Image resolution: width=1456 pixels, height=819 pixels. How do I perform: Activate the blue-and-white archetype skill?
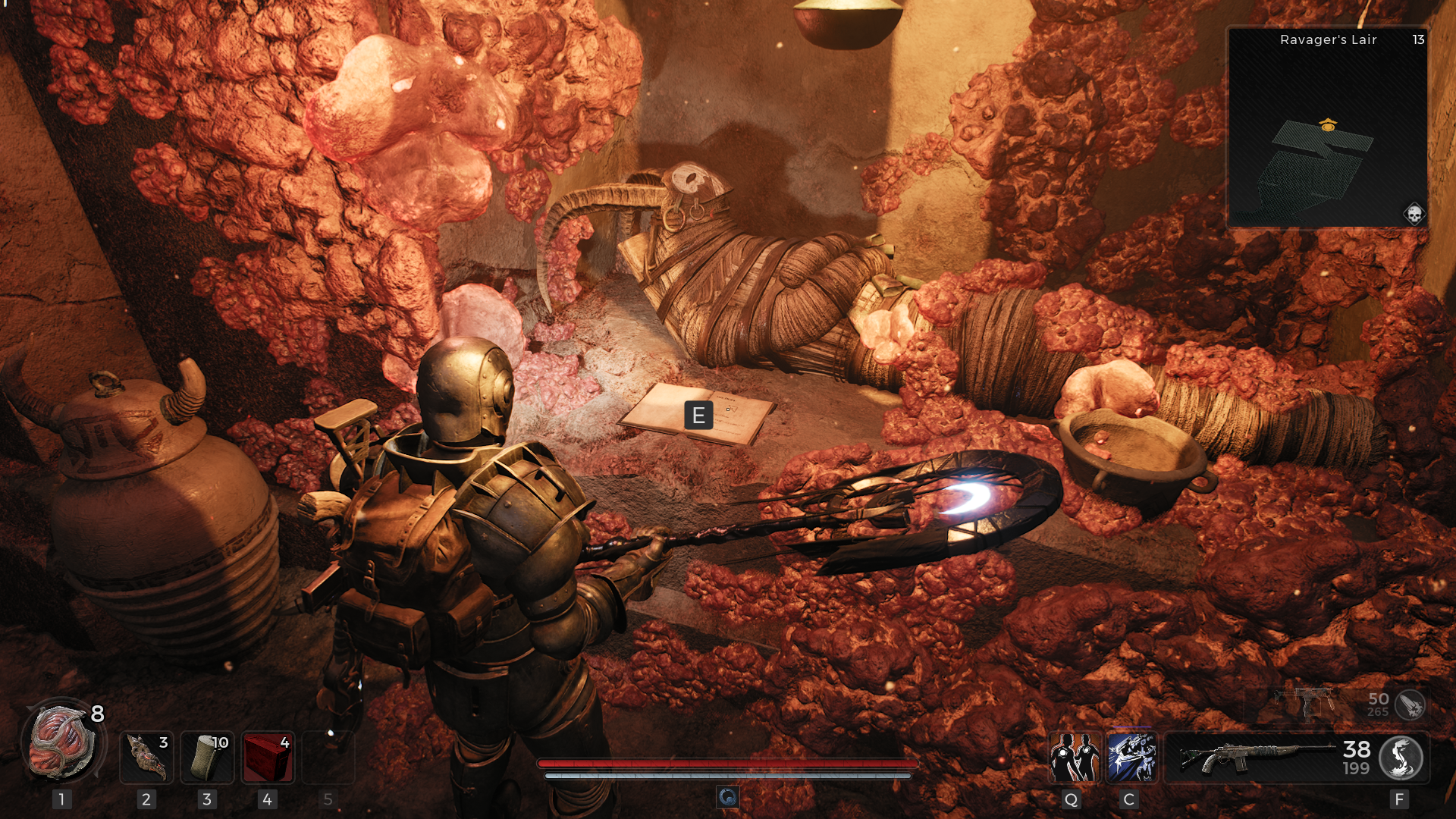(x=1131, y=758)
